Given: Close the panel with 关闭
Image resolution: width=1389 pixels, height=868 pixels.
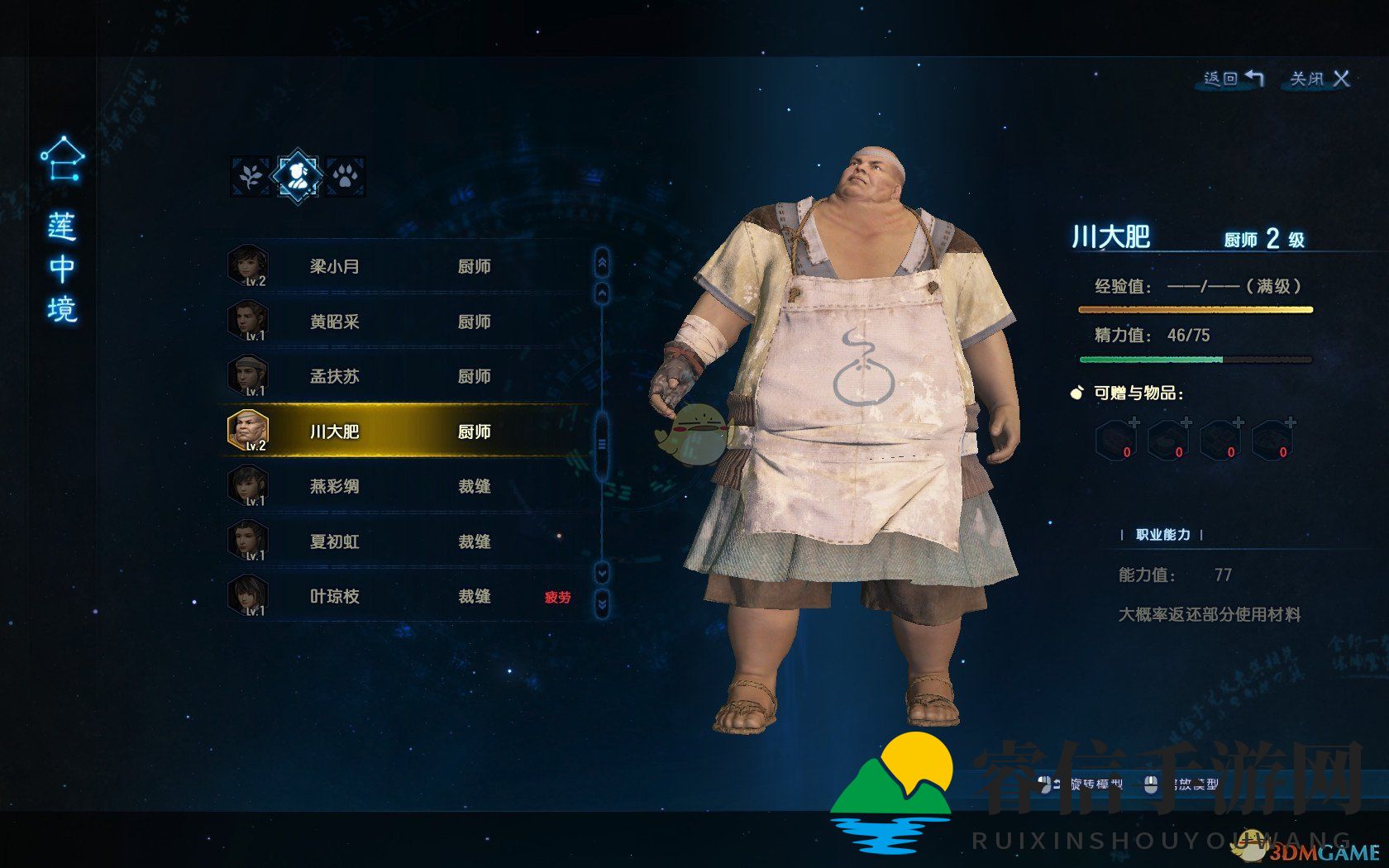Looking at the screenshot, I should coord(1320,79).
